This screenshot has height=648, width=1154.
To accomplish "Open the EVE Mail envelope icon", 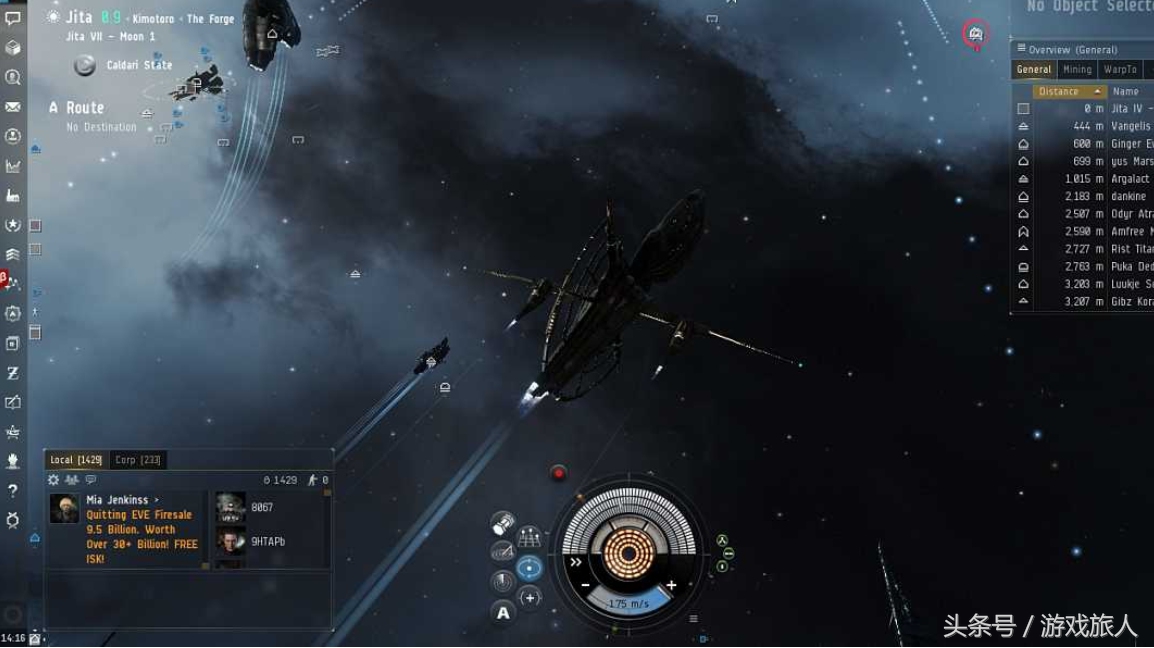I will [13, 107].
